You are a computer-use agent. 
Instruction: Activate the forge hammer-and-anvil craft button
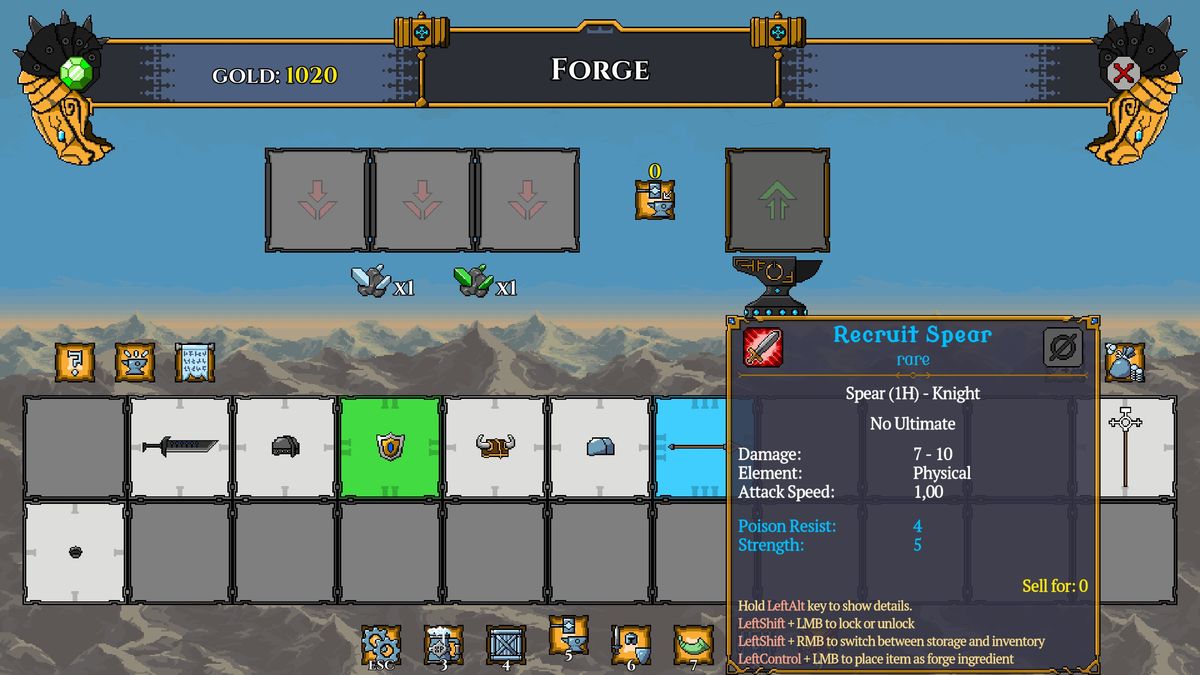[x=655, y=199]
